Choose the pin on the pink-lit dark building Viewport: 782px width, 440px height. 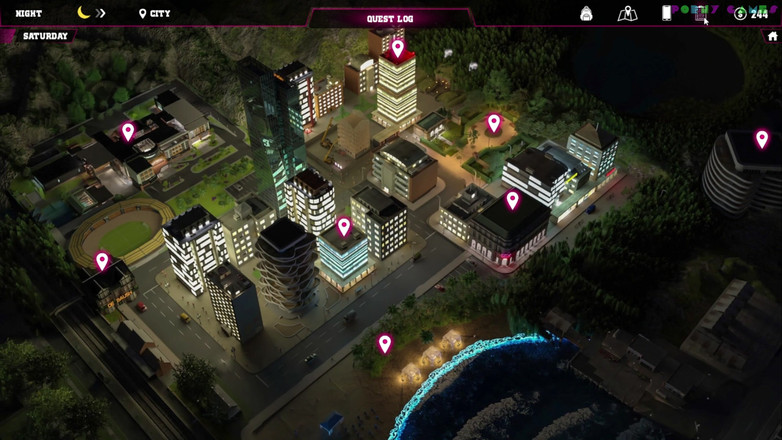tap(512, 200)
